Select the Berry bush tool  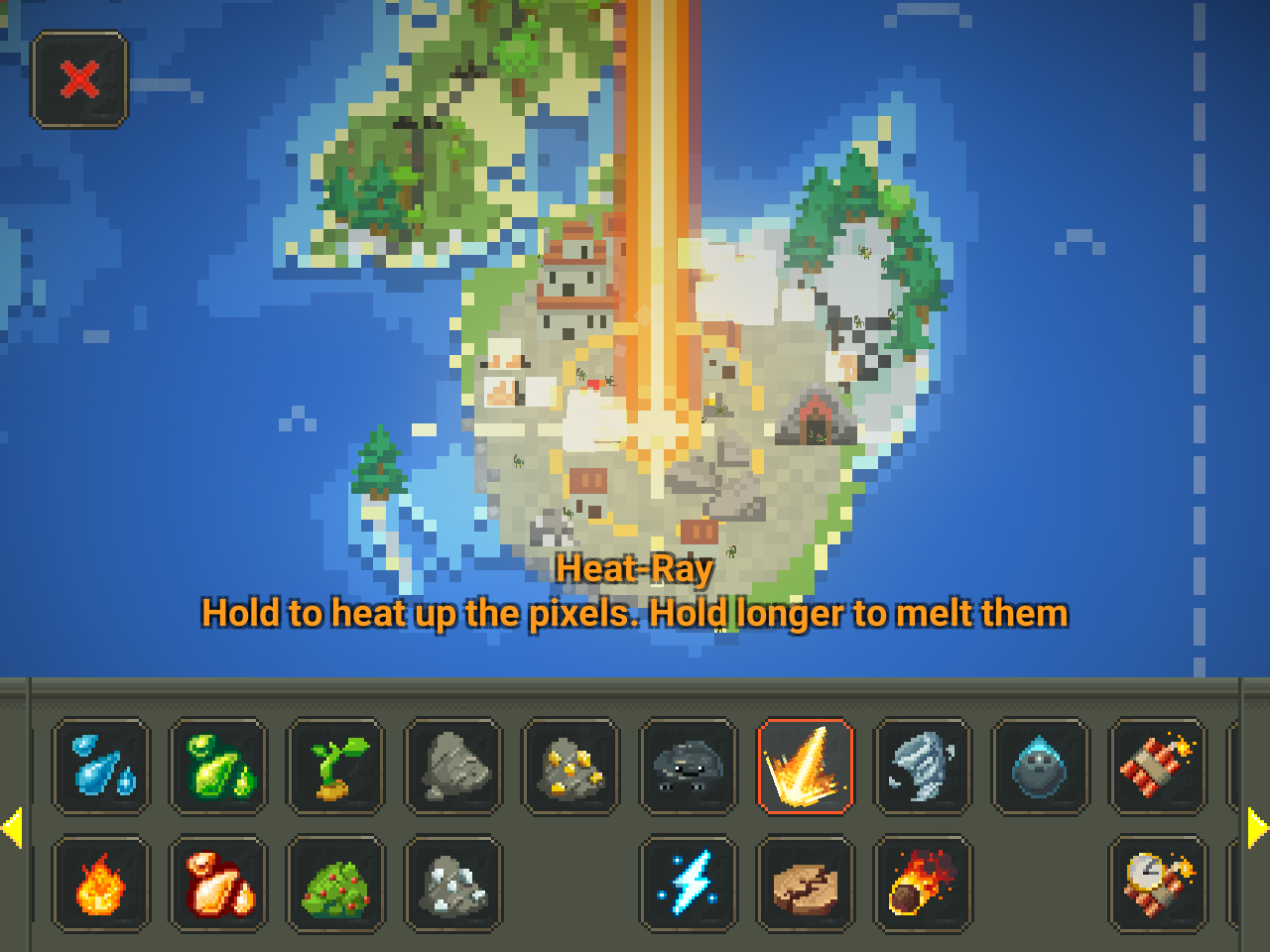pos(334,885)
